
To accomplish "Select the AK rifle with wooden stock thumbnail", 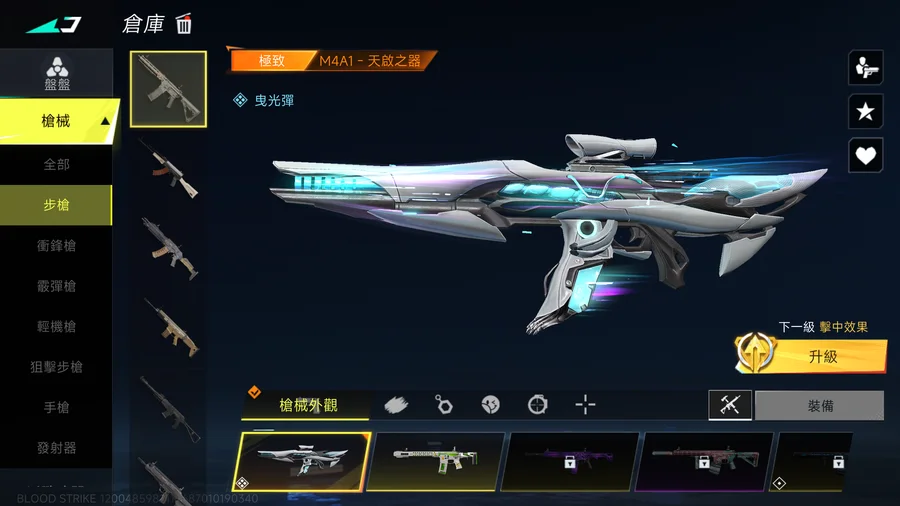I will point(168,168).
